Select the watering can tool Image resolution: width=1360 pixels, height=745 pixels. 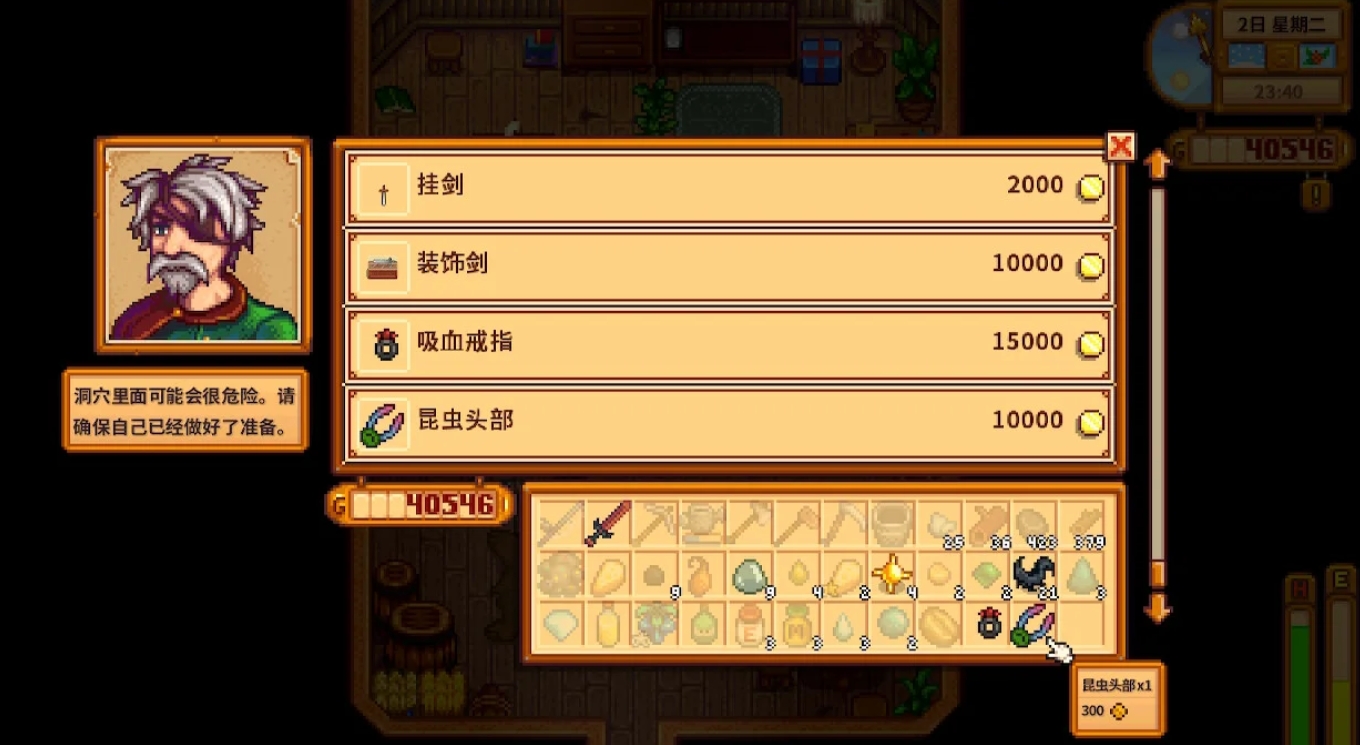pos(705,520)
